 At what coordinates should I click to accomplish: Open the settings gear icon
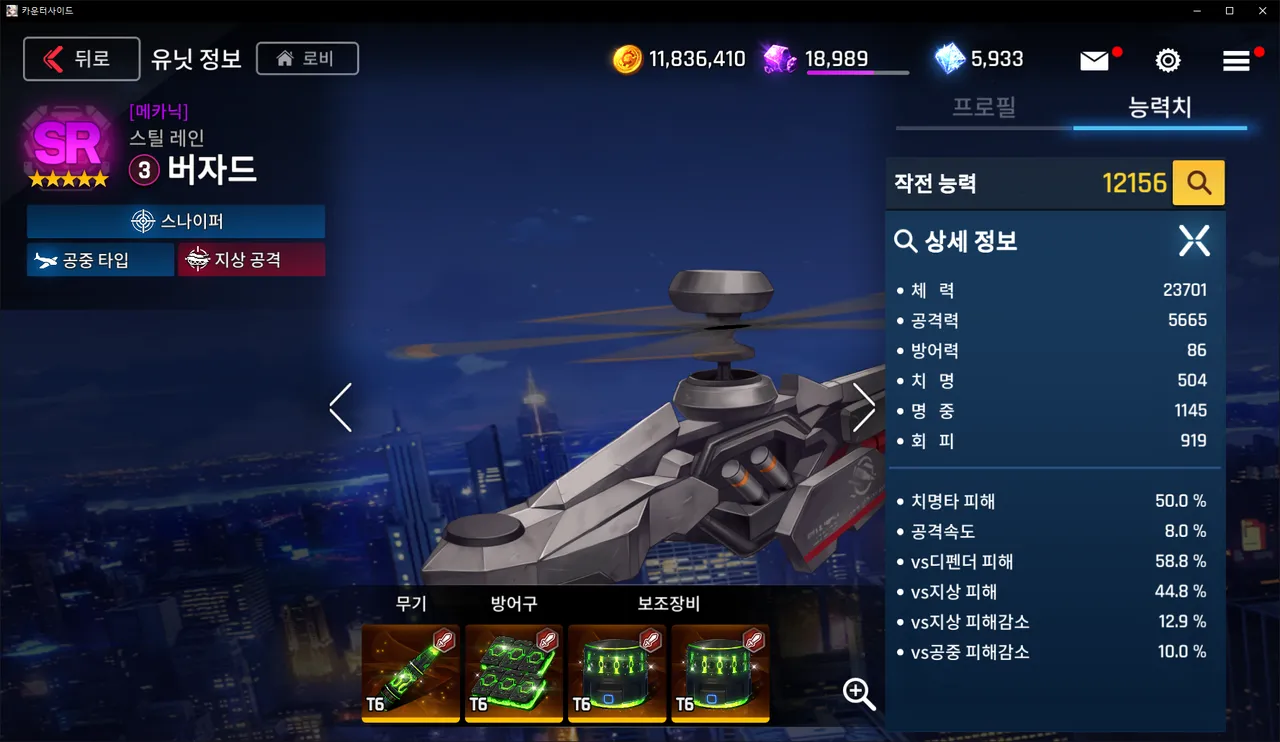pyautogui.click(x=1168, y=60)
